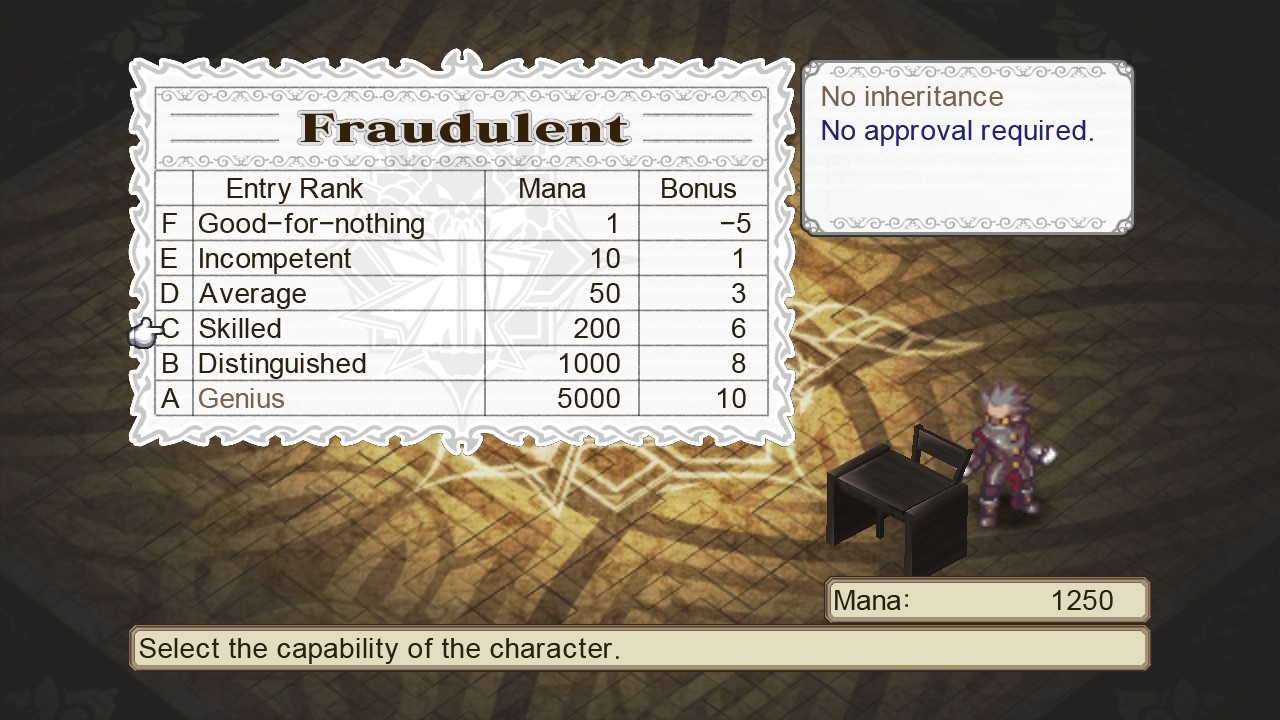The width and height of the screenshot is (1280, 720).
Task: Pick the Good-for-nothing rank F option
Action: pyautogui.click(x=310, y=223)
